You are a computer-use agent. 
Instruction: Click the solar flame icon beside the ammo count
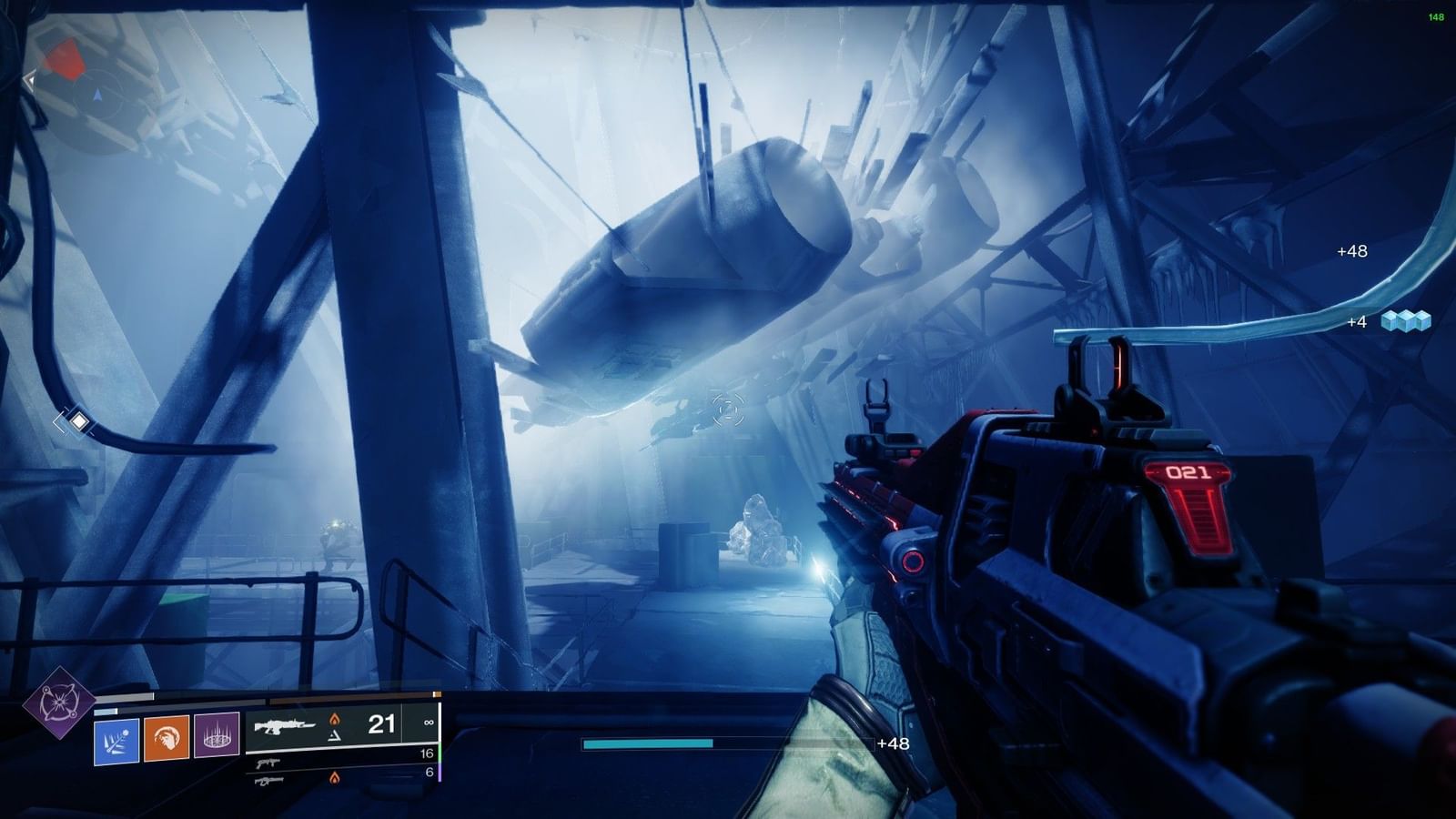(335, 720)
